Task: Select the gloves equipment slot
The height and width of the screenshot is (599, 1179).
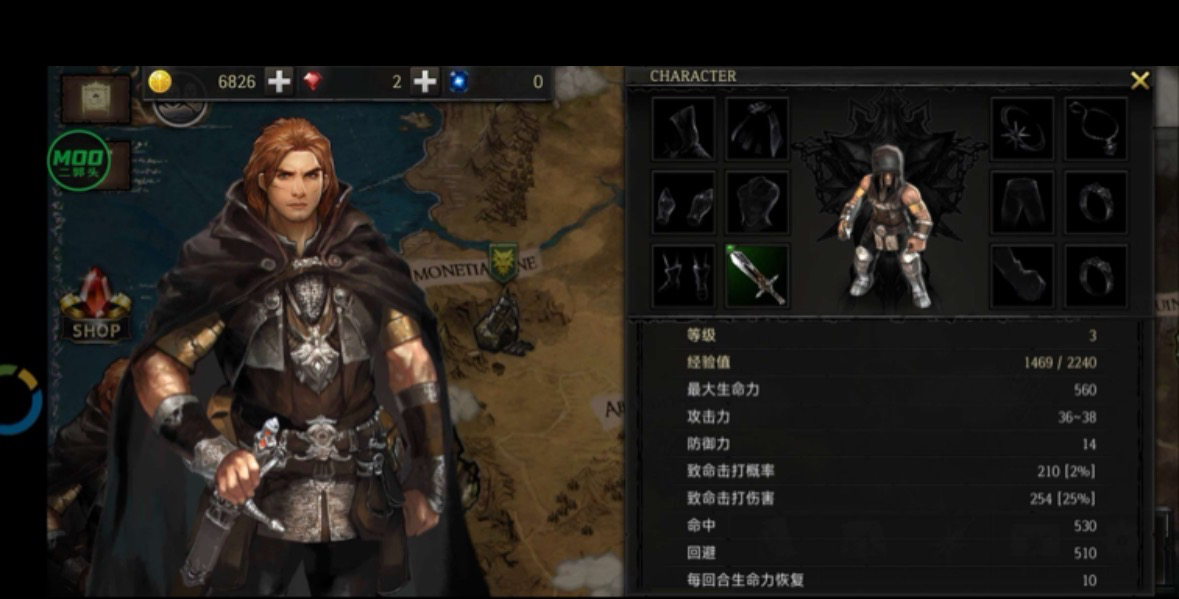Action: [683, 202]
